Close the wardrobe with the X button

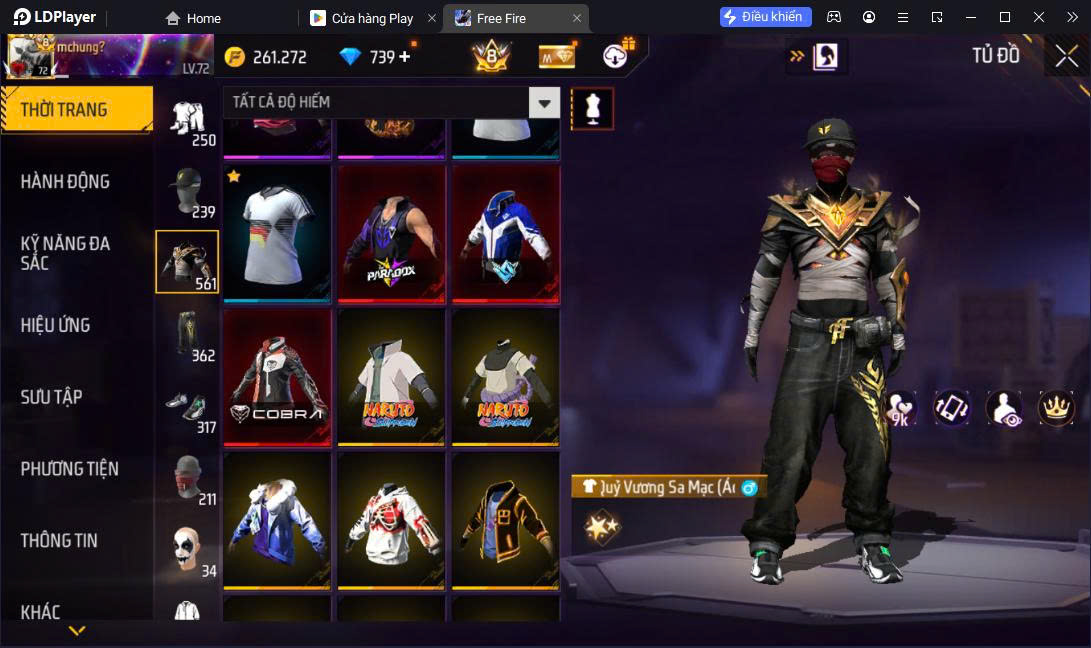[x=1066, y=56]
